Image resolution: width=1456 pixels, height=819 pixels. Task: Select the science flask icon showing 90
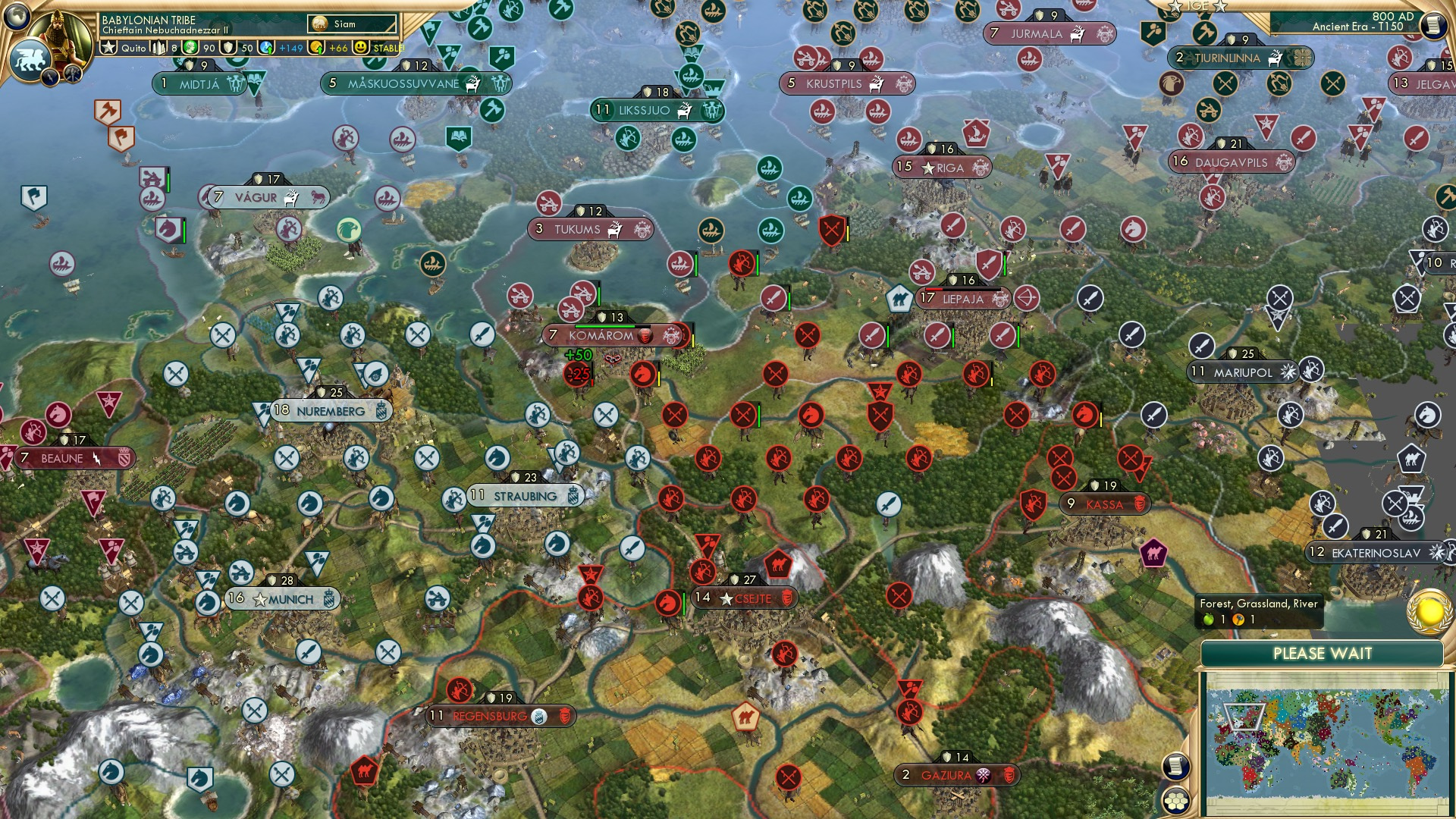(190, 48)
